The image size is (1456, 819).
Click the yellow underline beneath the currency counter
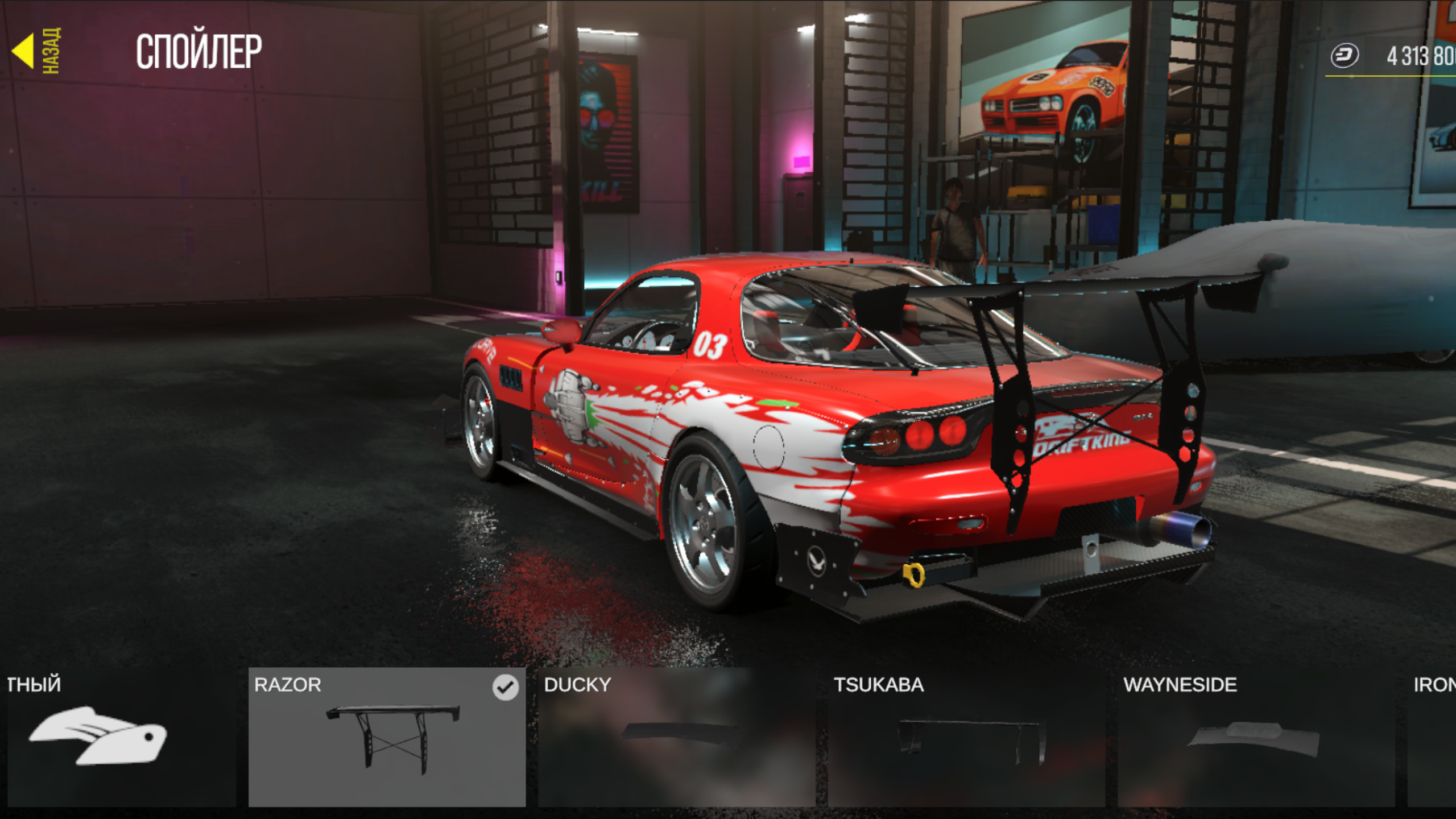pos(1388,75)
